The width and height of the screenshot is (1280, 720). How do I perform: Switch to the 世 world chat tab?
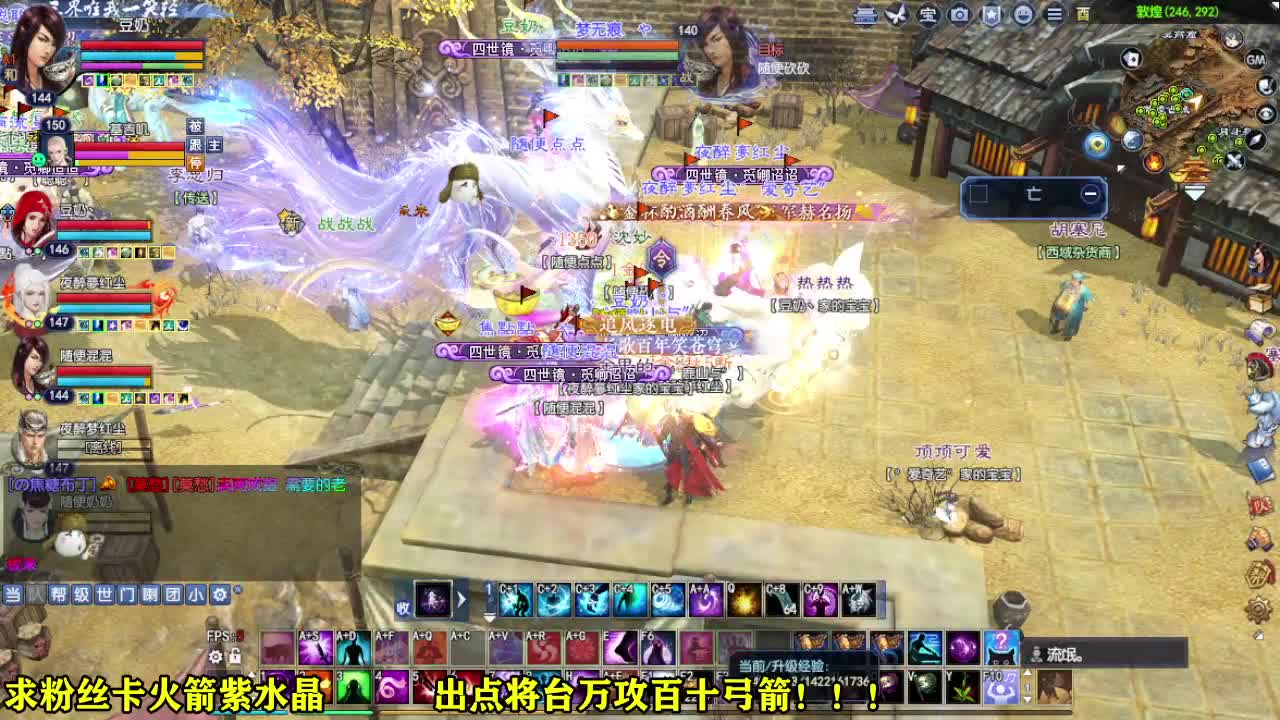click(x=105, y=594)
